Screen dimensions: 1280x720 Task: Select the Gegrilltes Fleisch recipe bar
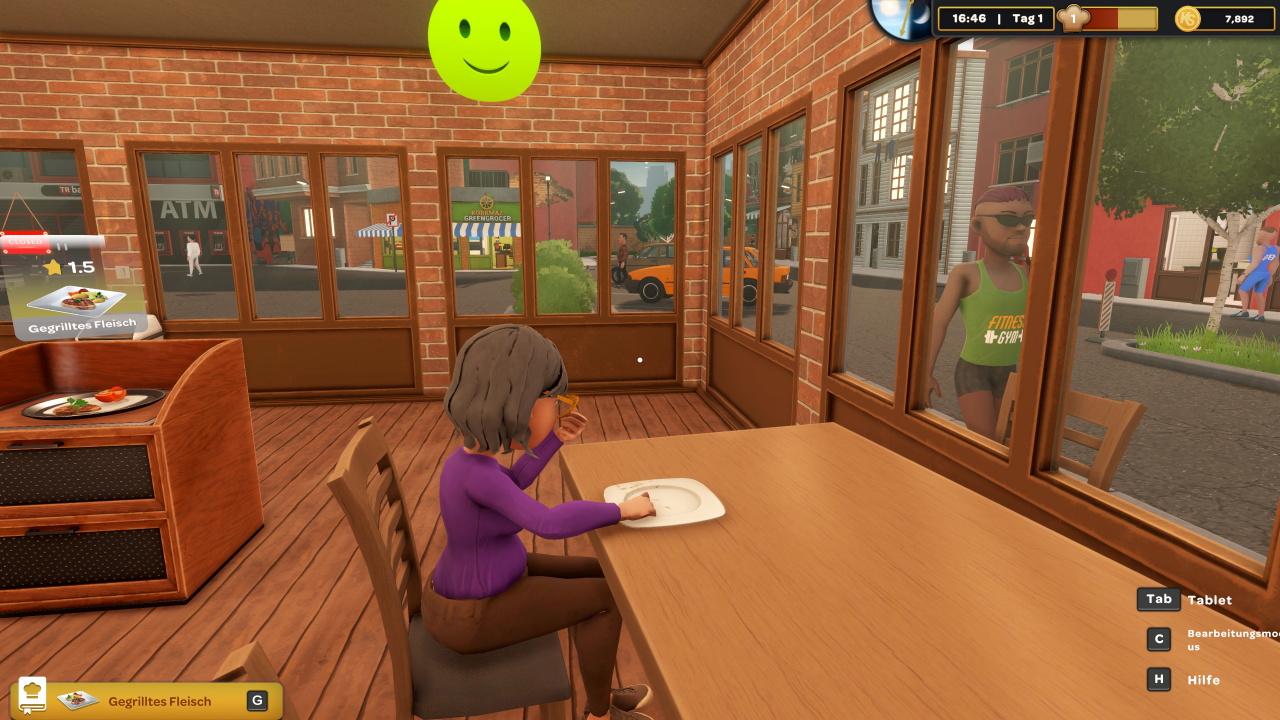point(160,701)
